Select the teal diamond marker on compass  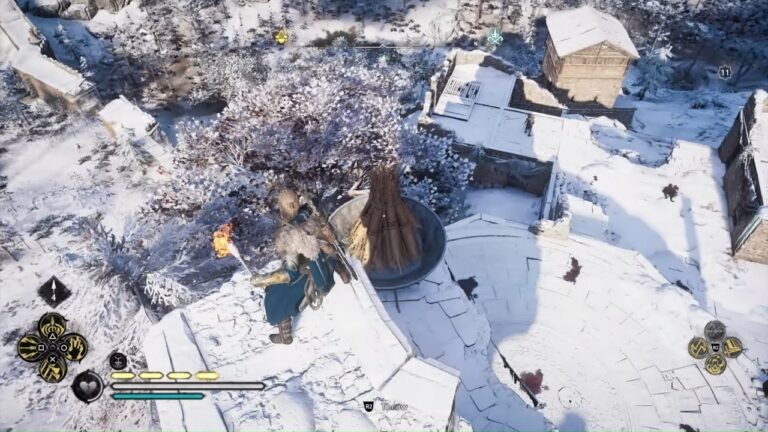tap(494, 37)
